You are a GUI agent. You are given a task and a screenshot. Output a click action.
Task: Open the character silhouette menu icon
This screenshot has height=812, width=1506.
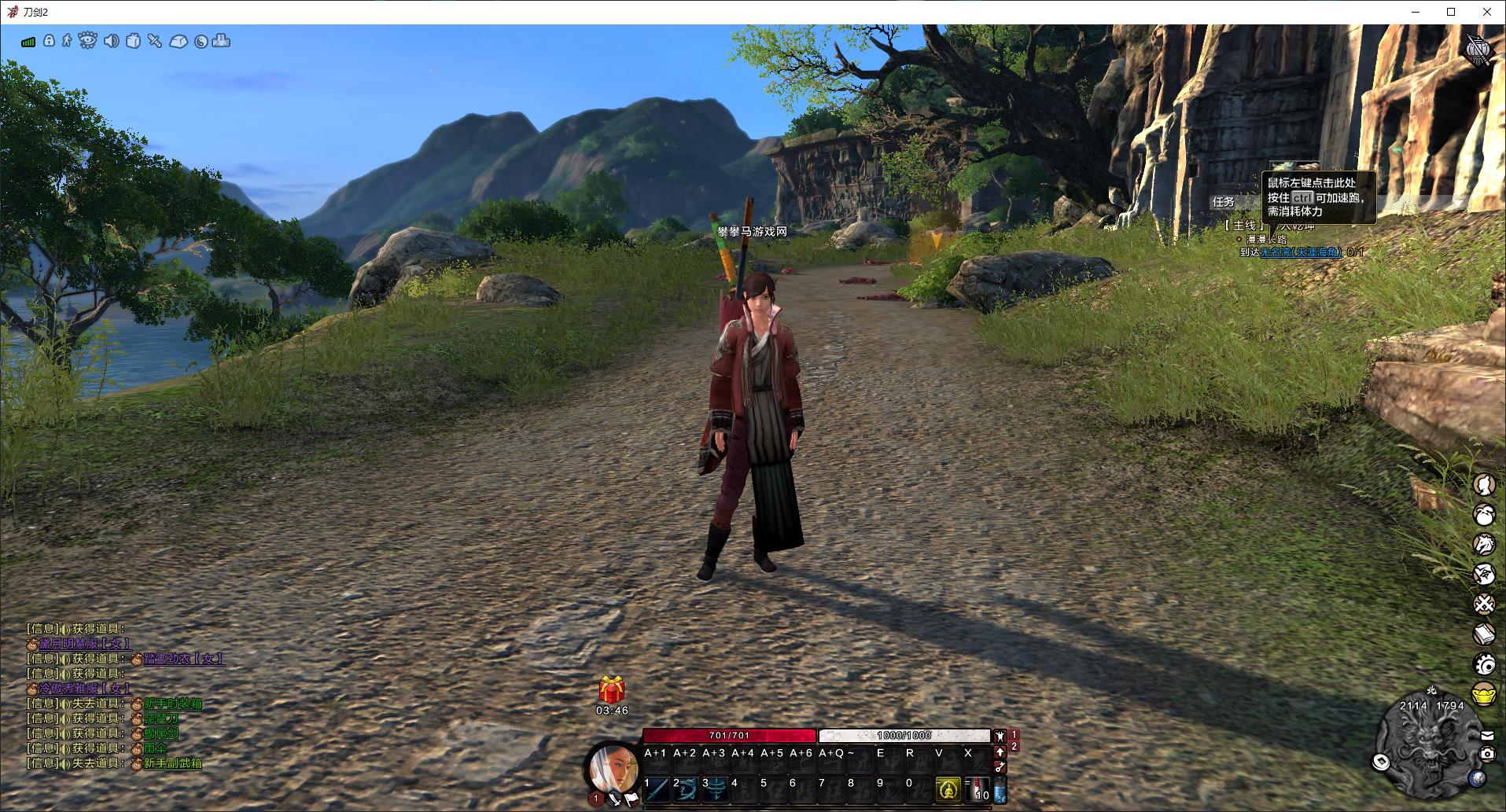(1483, 484)
